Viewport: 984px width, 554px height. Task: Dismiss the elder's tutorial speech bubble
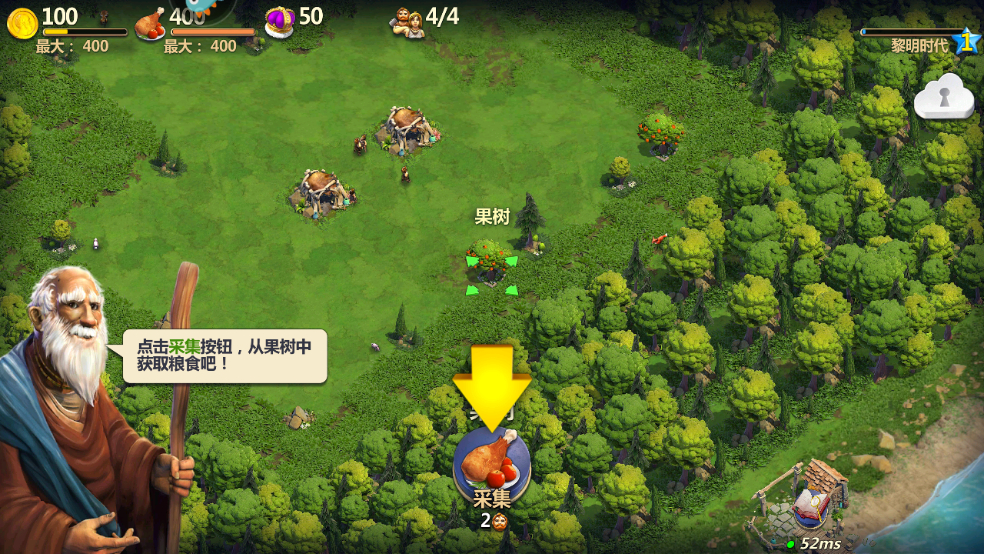(x=225, y=356)
